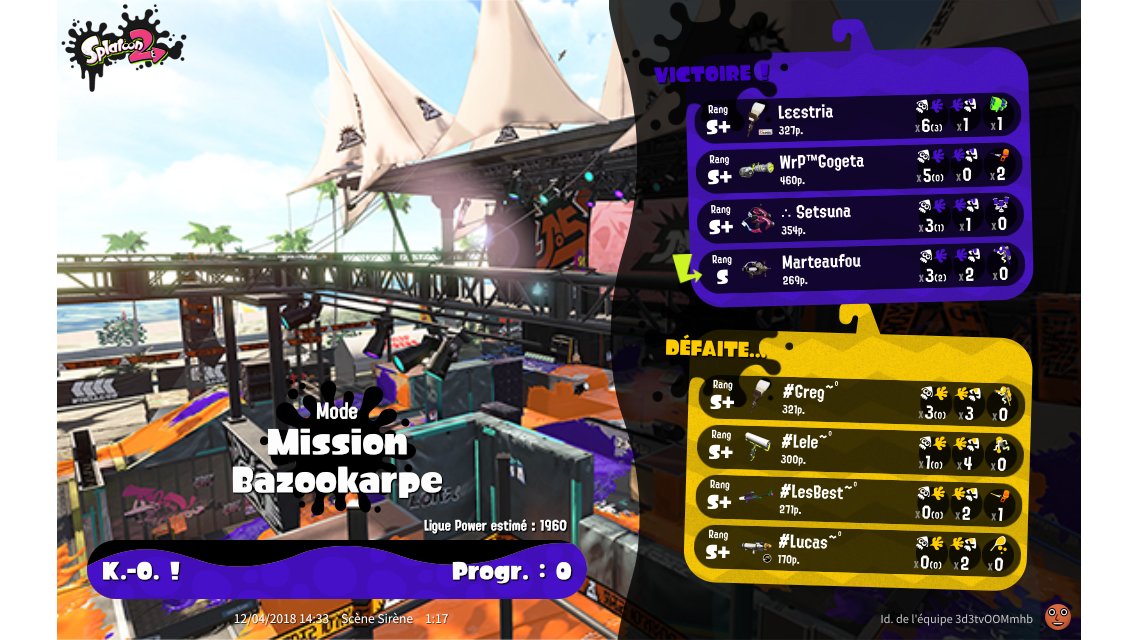Click the orange profile avatar icon
1138x640 pixels.
point(1056,615)
